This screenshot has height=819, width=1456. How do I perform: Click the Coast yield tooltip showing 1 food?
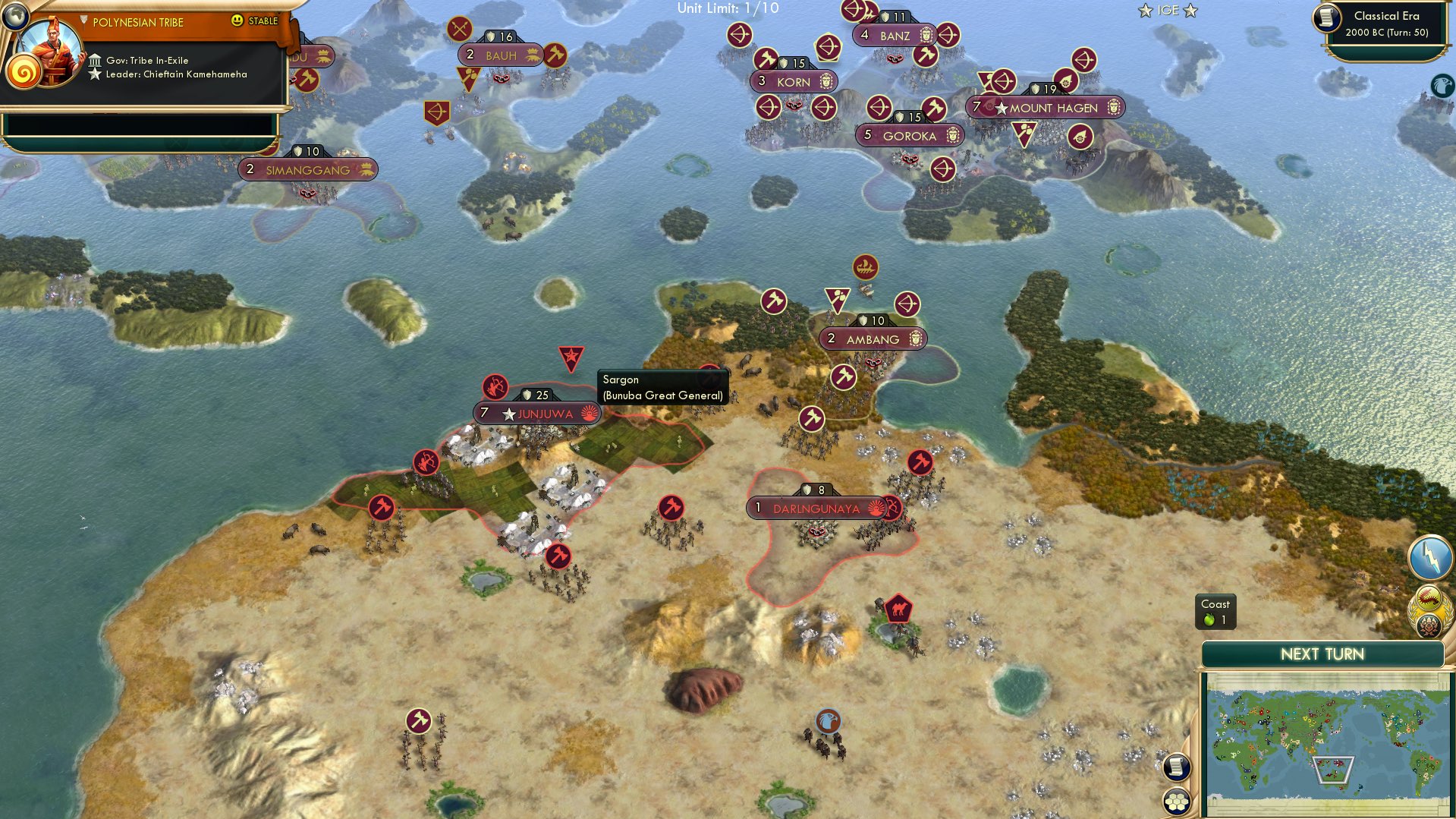coord(1217,611)
